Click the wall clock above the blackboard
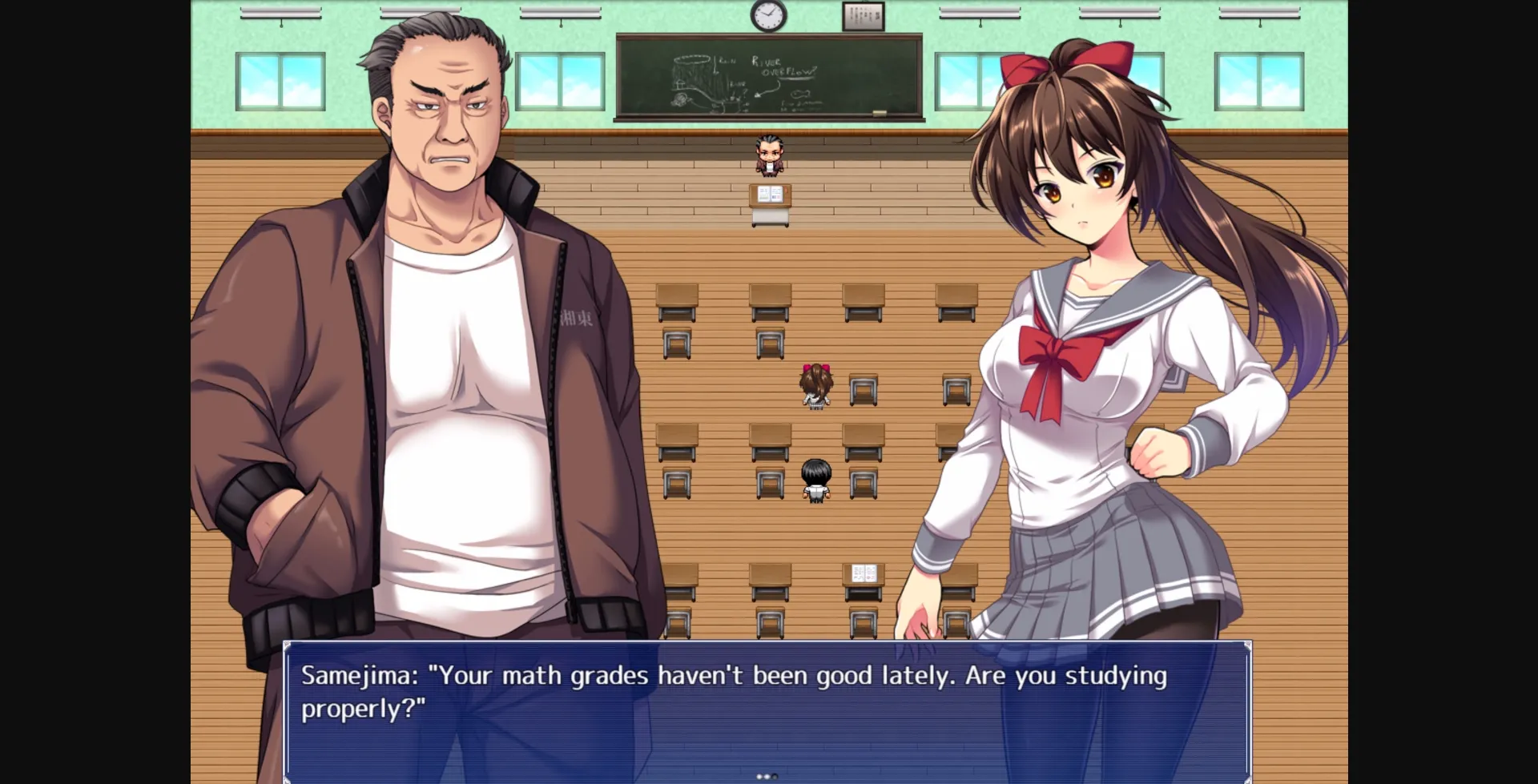 pyautogui.click(x=767, y=14)
